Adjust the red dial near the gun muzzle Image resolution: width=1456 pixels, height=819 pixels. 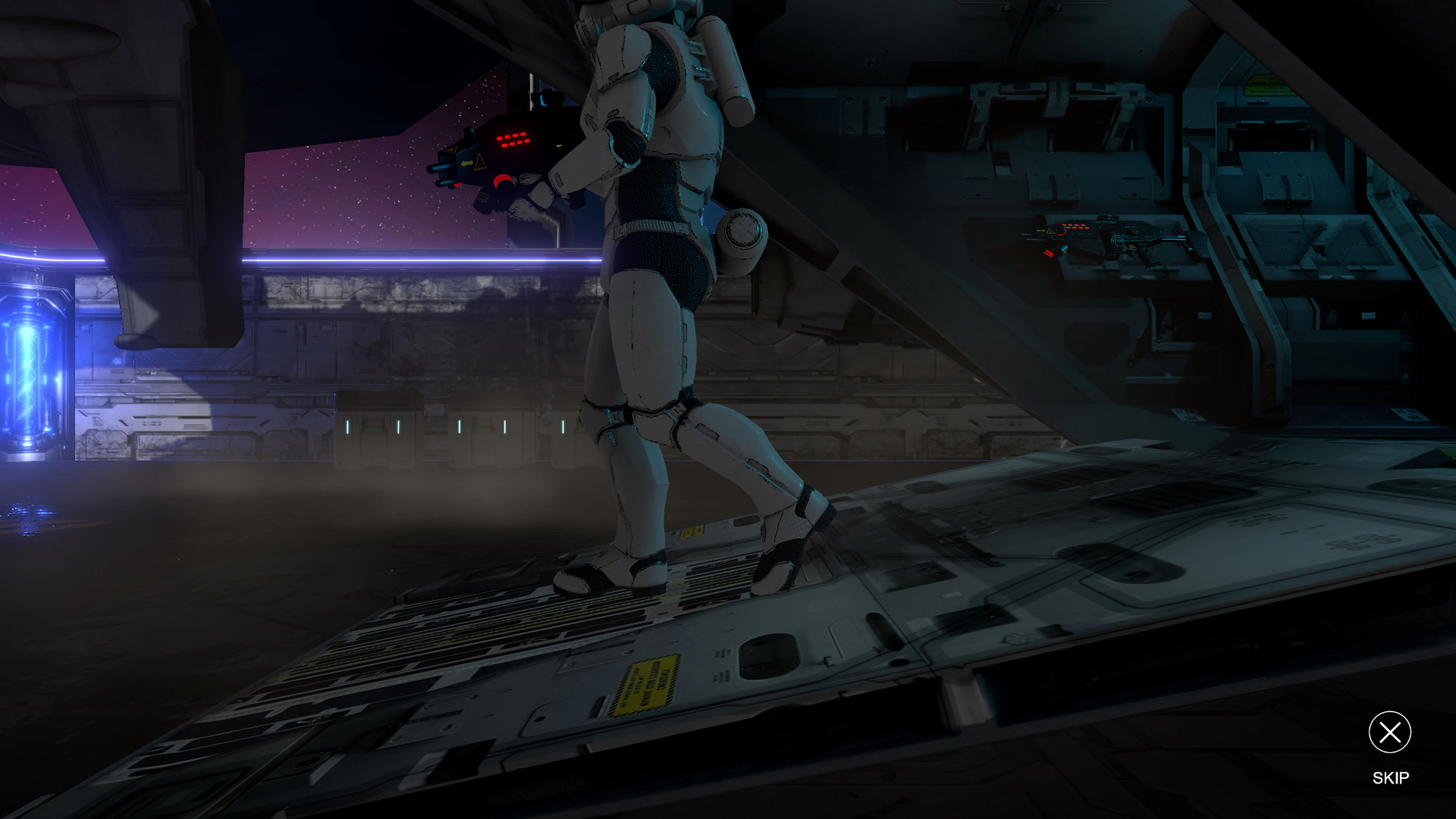click(x=502, y=180)
